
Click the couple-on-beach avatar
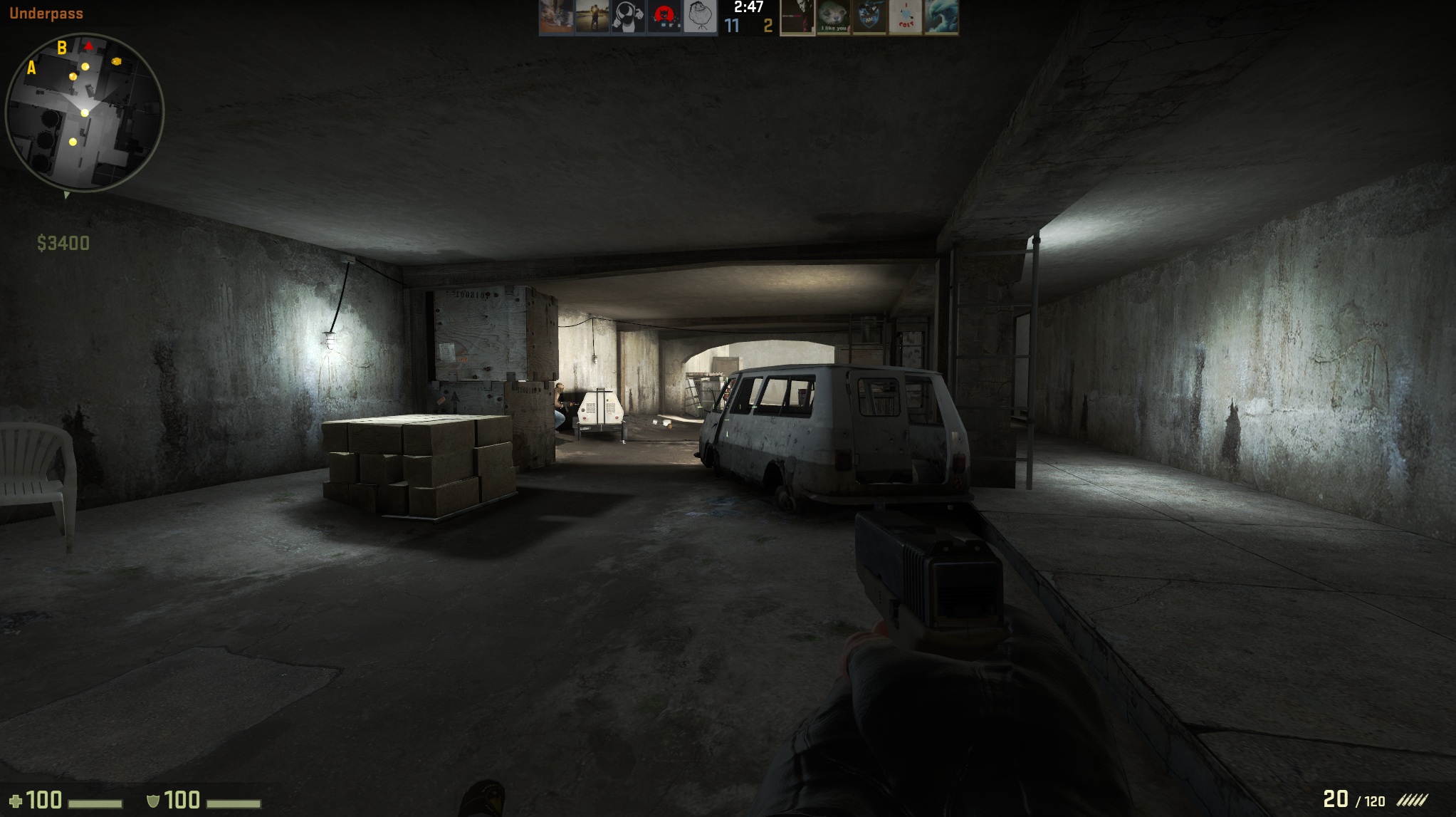592,16
